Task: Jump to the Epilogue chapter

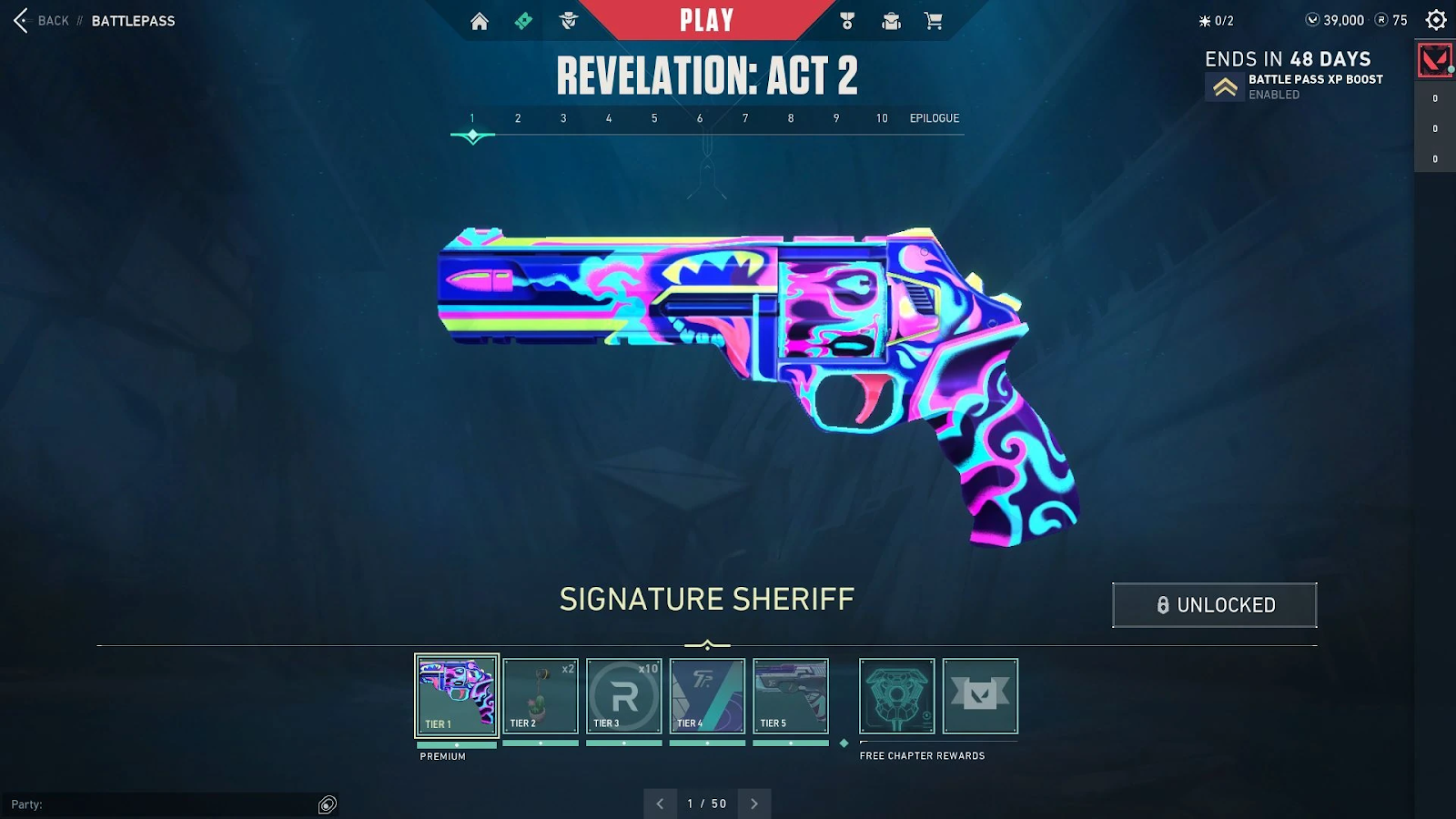Action: click(x=935, y=118)
